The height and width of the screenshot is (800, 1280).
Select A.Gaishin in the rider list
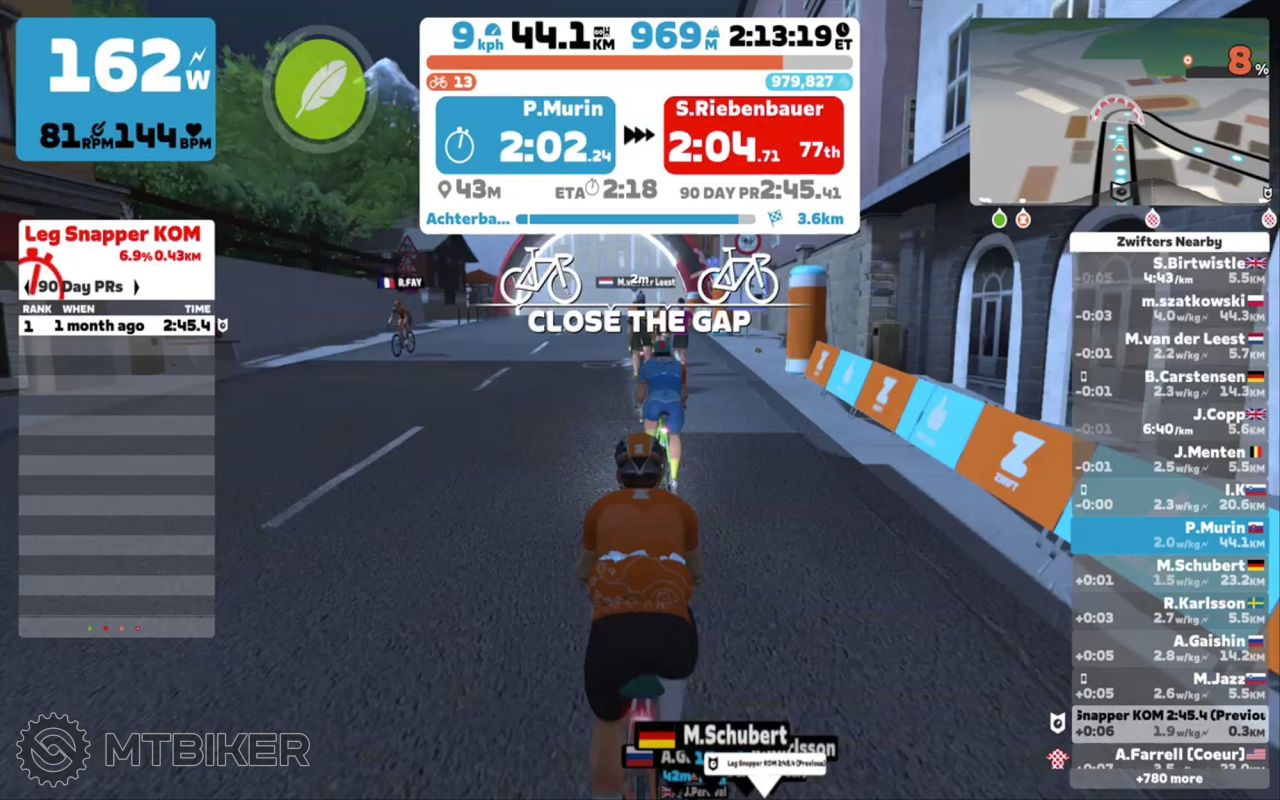[x=1169, y=648]
